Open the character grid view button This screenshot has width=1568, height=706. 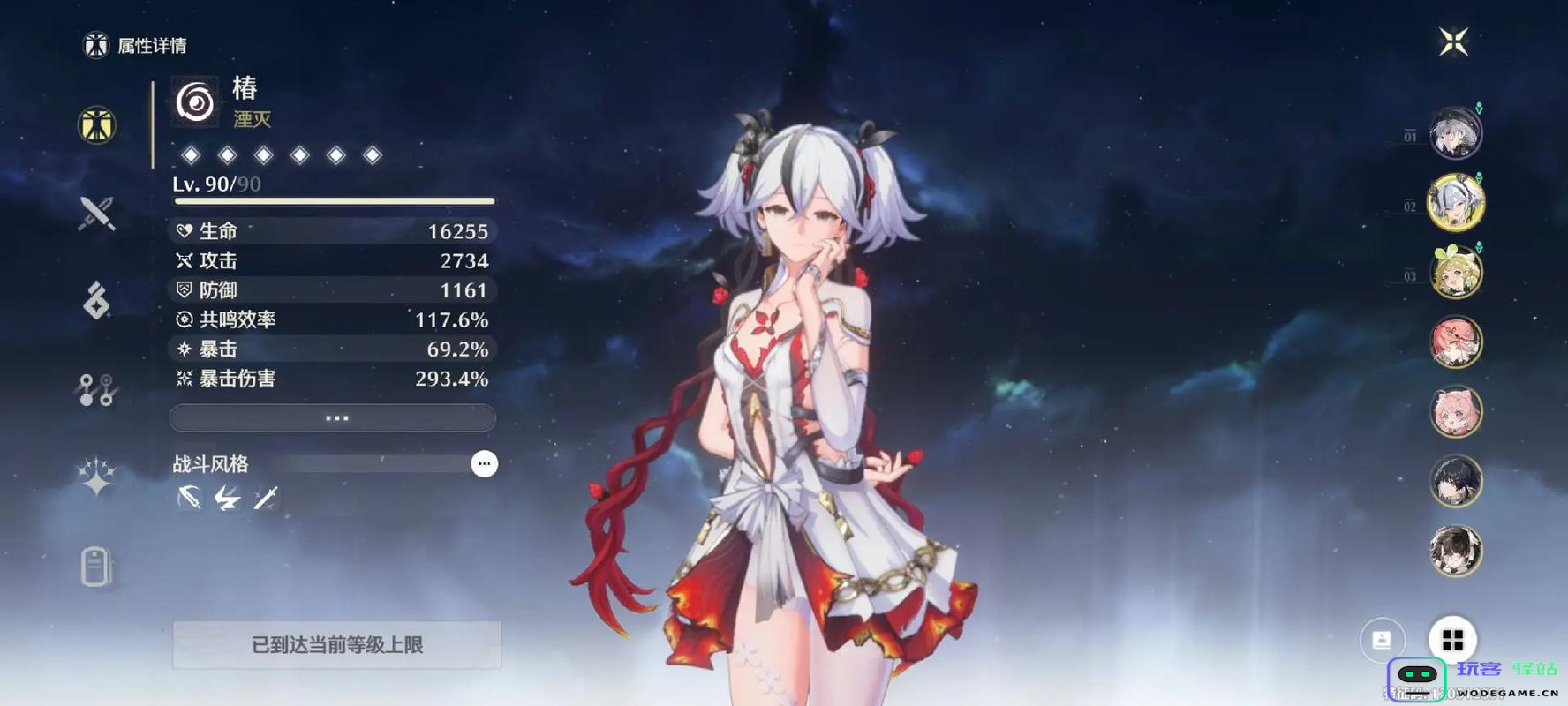tap(1452, 639)
